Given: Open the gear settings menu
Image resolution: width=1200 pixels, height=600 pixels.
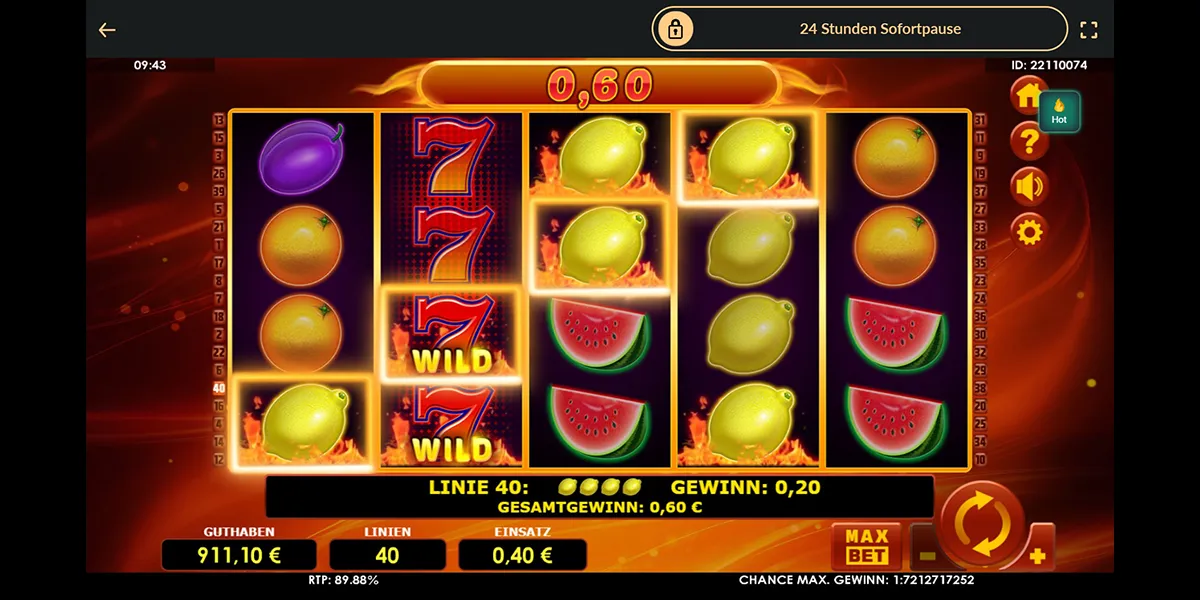Looking at the screenshot, I should [1029, 233].
